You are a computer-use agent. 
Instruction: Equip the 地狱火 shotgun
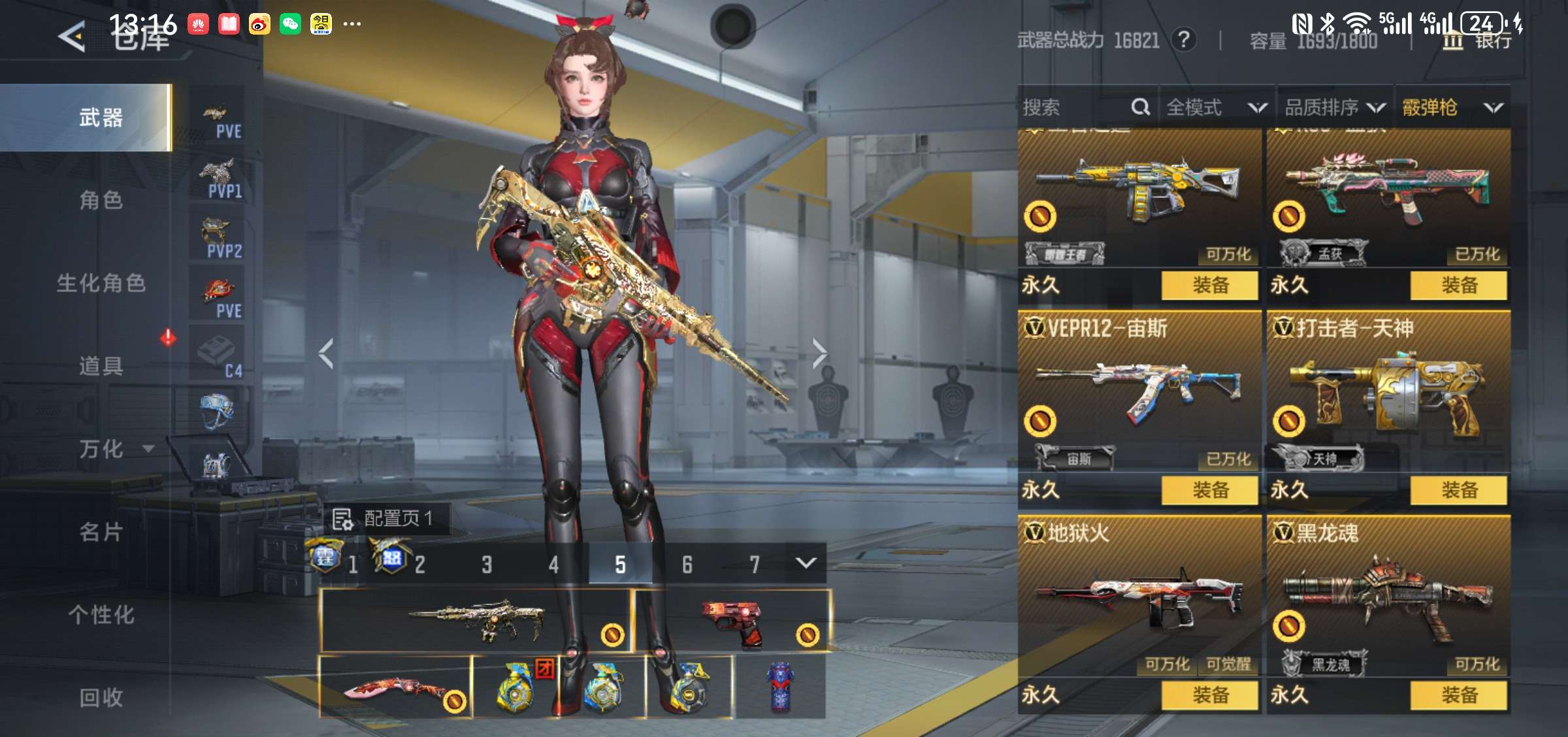1209,695
